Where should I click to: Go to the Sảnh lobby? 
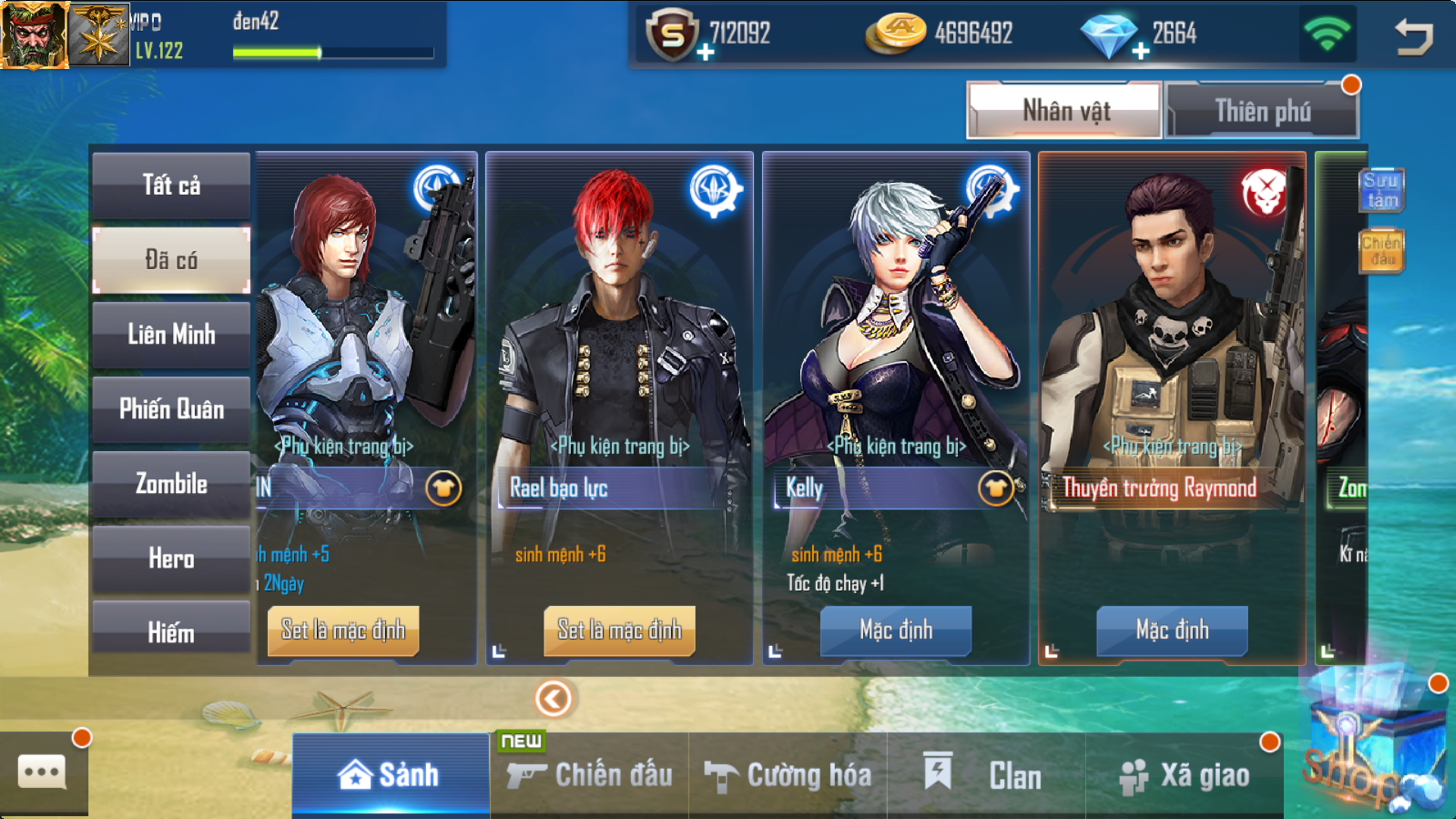click(391, 775)
